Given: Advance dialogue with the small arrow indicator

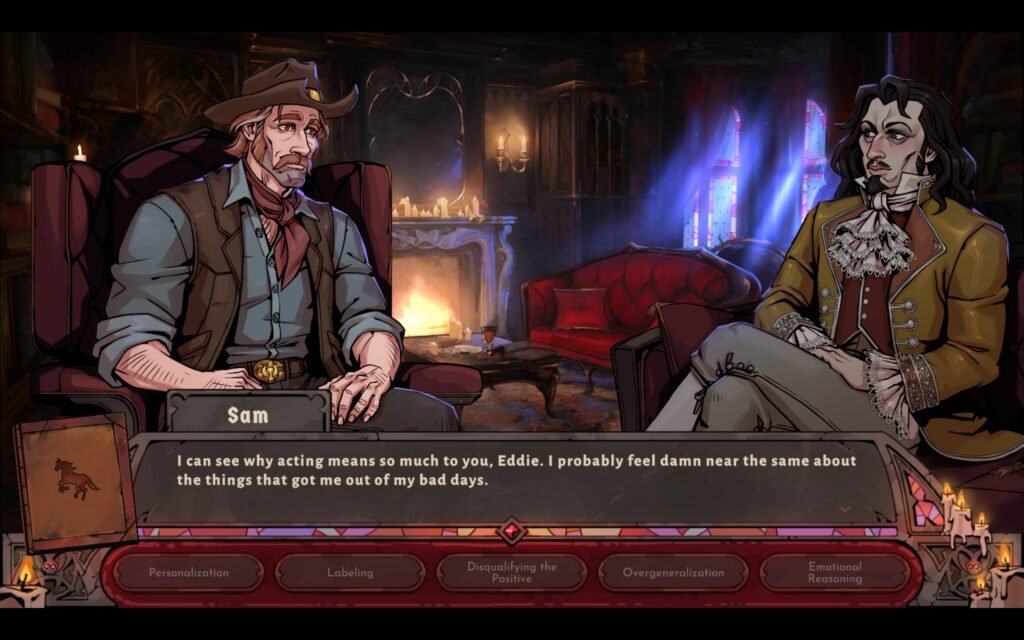Looking at the screenshot, I should tap(845, 508).
